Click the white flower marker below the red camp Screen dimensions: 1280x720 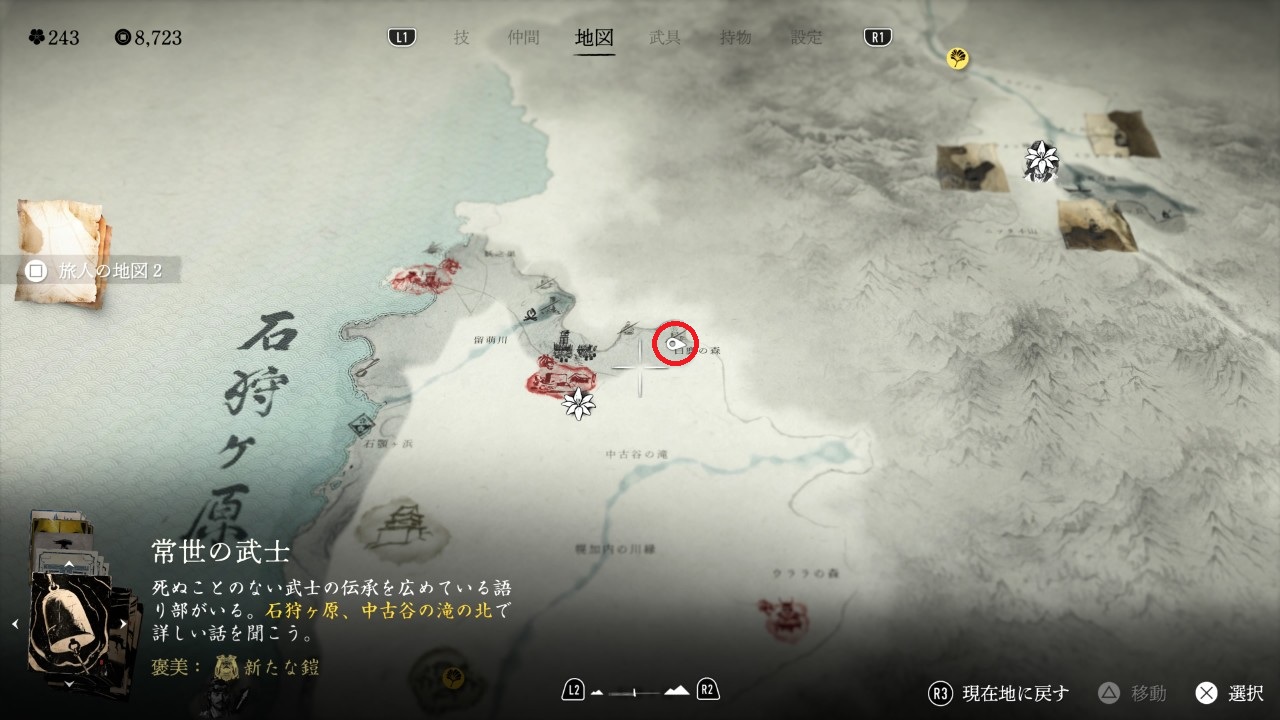point(578,404)
